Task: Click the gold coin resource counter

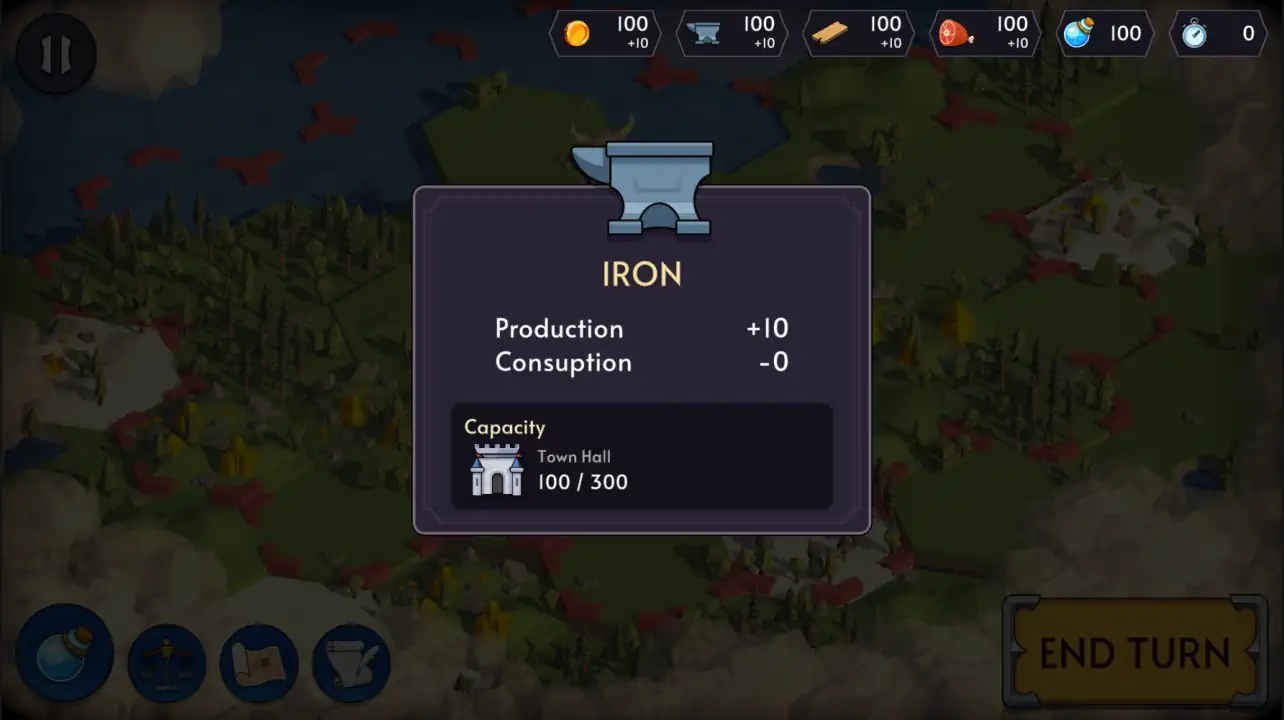Action: point(604,33)
